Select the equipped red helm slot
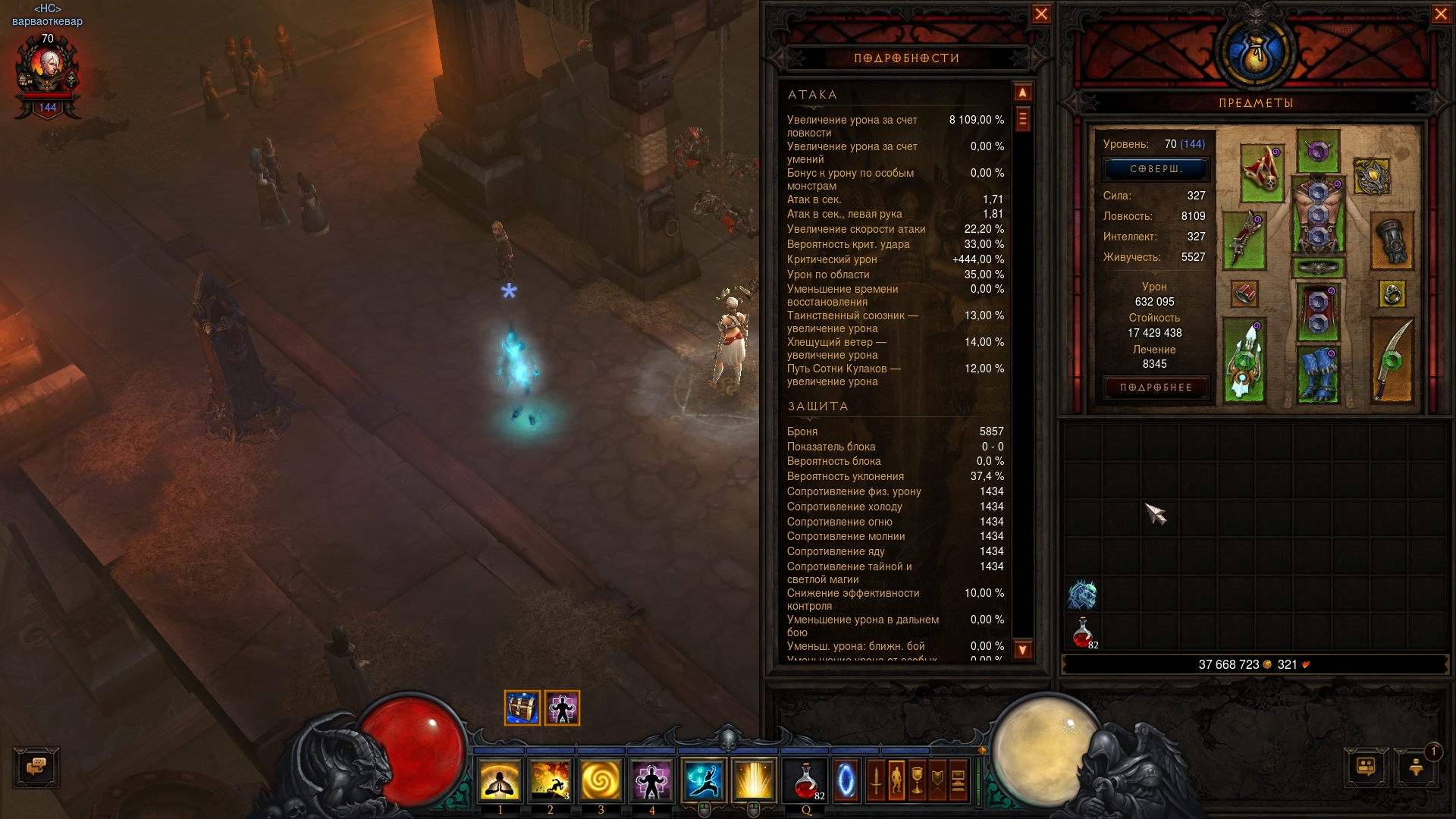The width and height of the screenshot is (1456, 819). click(x=1262, y=173)
